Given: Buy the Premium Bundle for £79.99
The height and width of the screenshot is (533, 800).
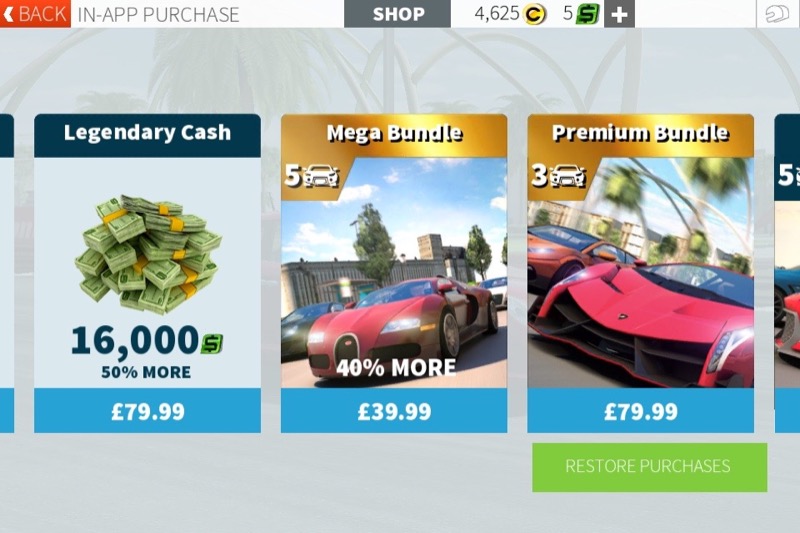Looking at the screenshot, I should click(640, 411).
